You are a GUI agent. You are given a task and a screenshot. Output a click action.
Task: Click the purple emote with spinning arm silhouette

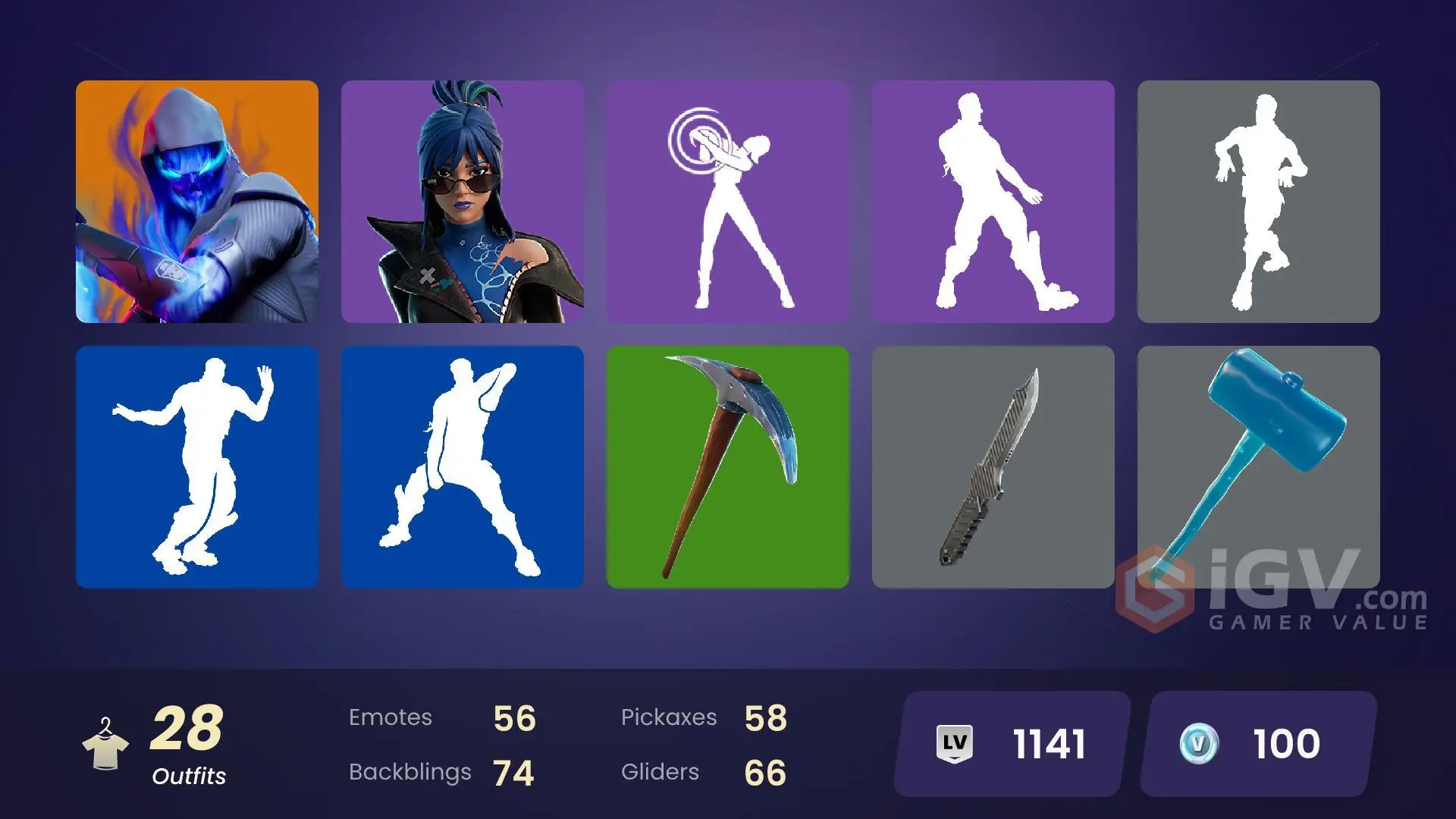coord(728,201)
